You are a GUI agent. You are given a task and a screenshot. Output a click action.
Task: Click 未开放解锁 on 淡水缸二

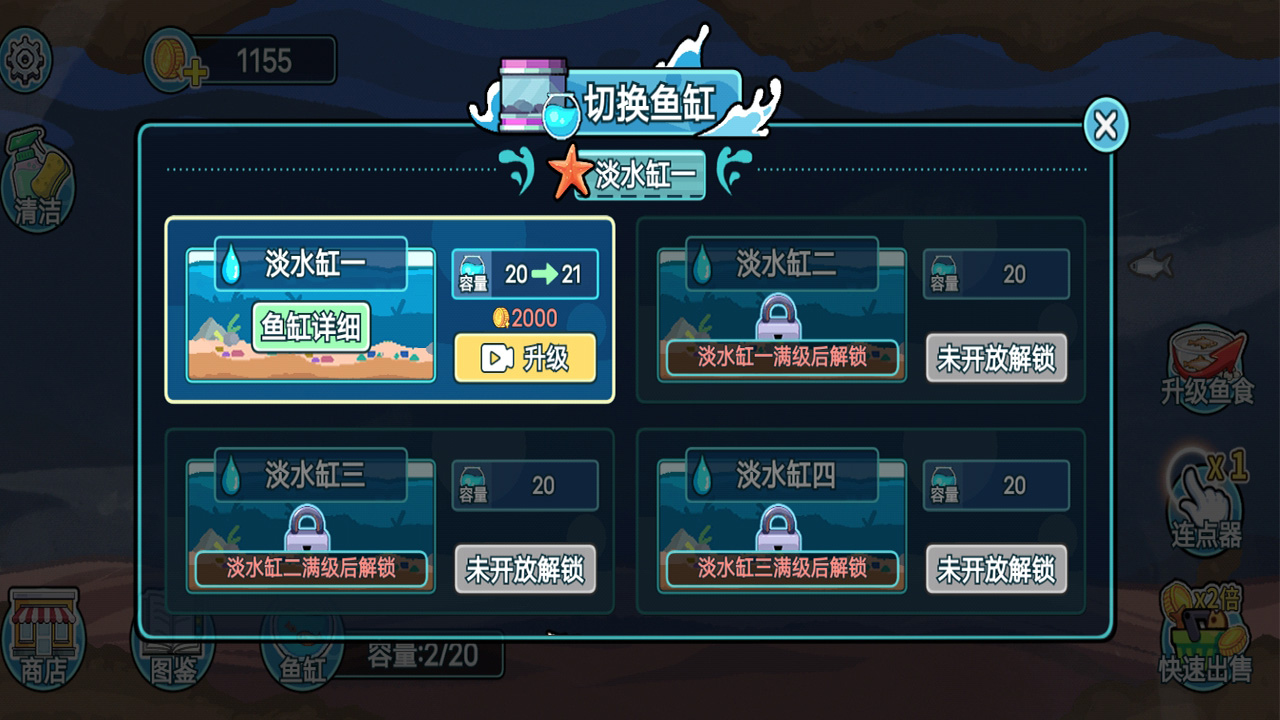(996, 359)
